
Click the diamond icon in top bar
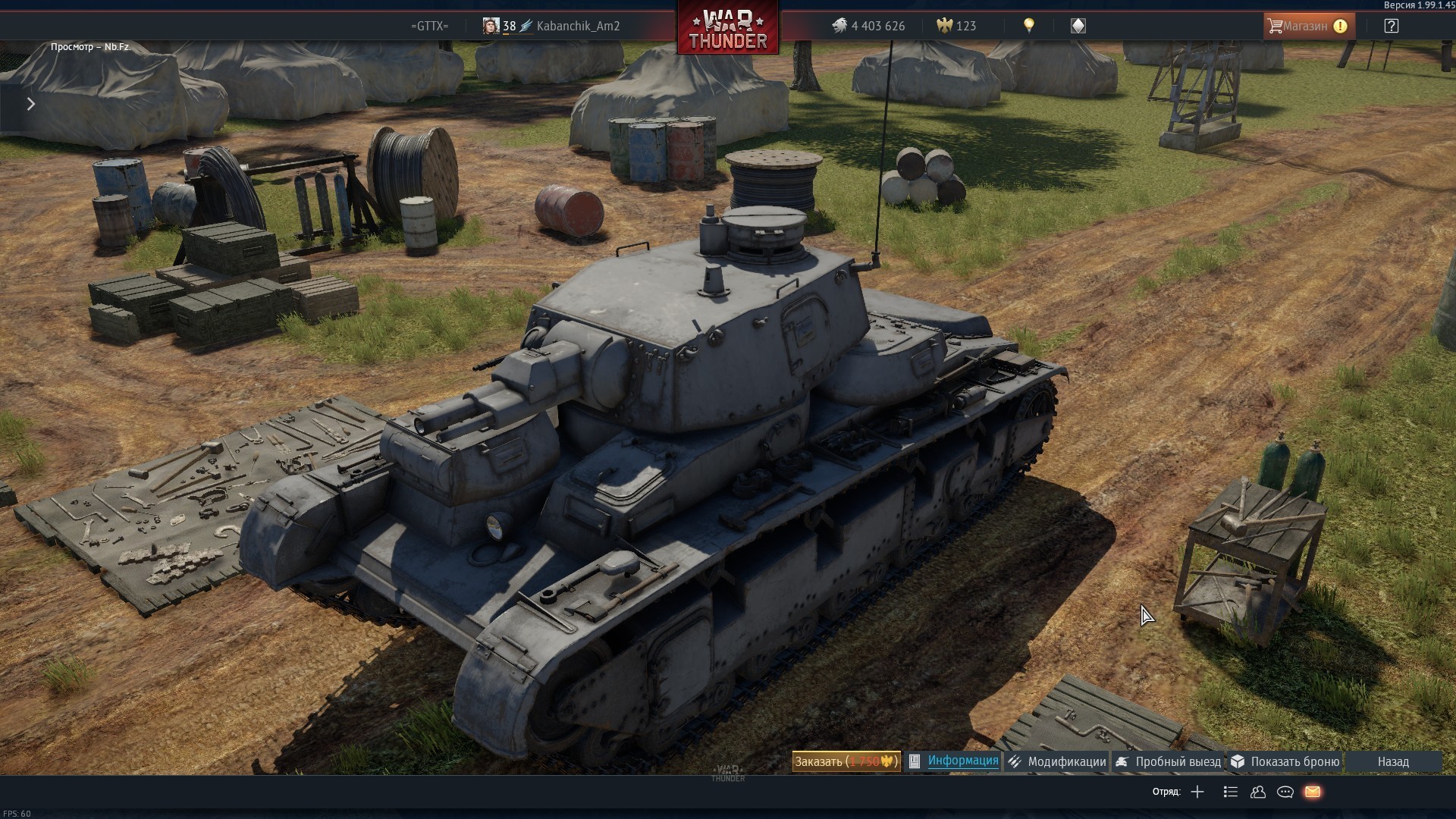(1078, 26)
